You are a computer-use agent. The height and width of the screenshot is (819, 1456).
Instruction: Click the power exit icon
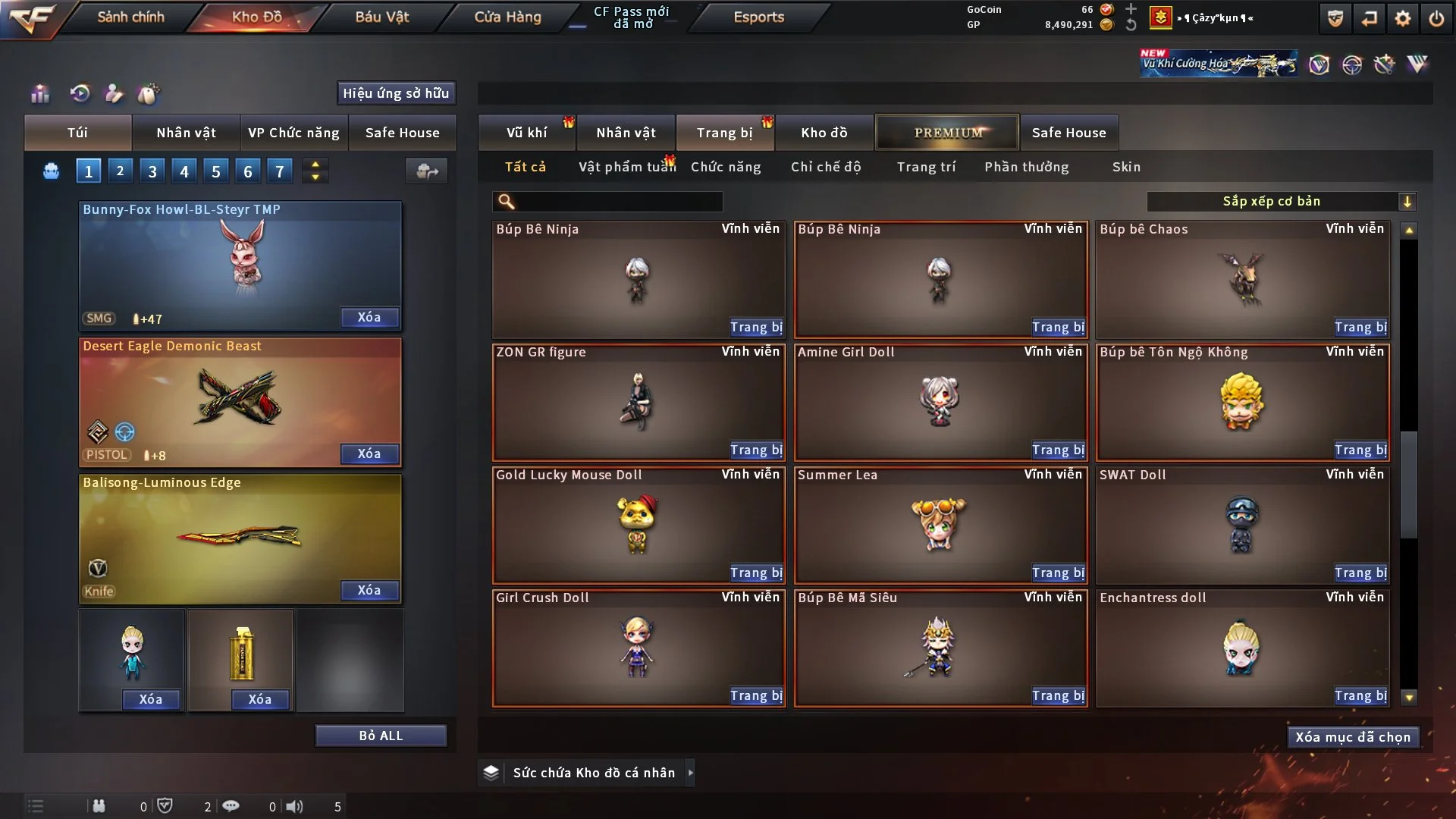click(x=1436, y=18)
